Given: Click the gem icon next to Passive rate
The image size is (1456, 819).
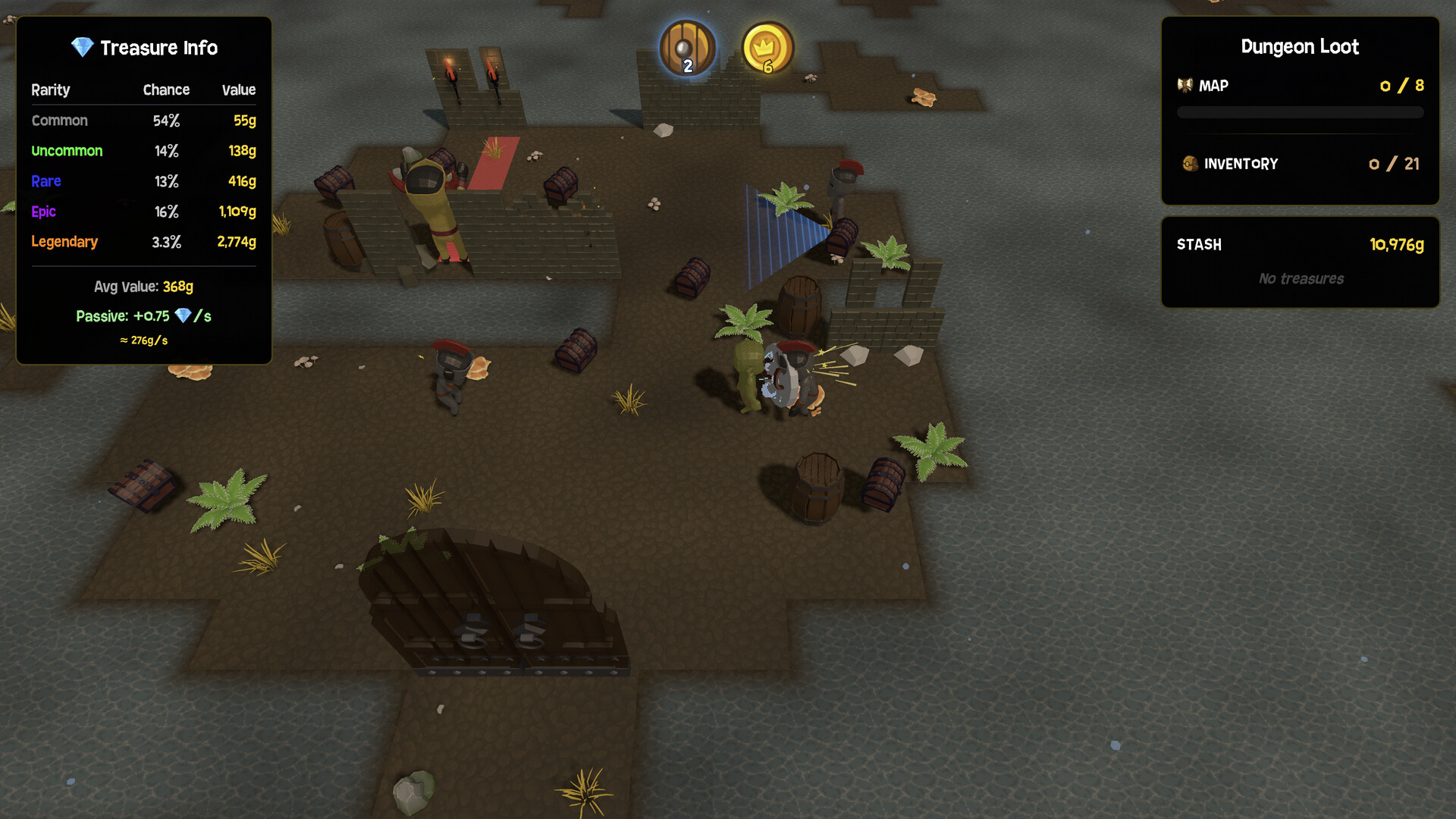Looking at the screenshot, I should [x=182, y=315].
